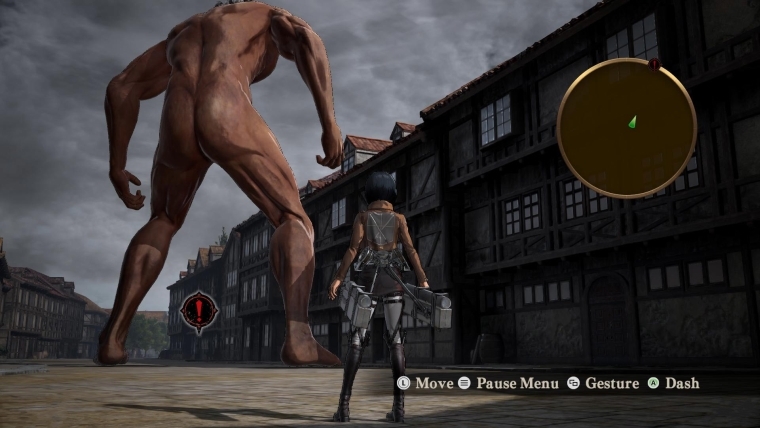Select the red exclamation alert marker
This screenshot has width=760, height=428.
(199, 312)
